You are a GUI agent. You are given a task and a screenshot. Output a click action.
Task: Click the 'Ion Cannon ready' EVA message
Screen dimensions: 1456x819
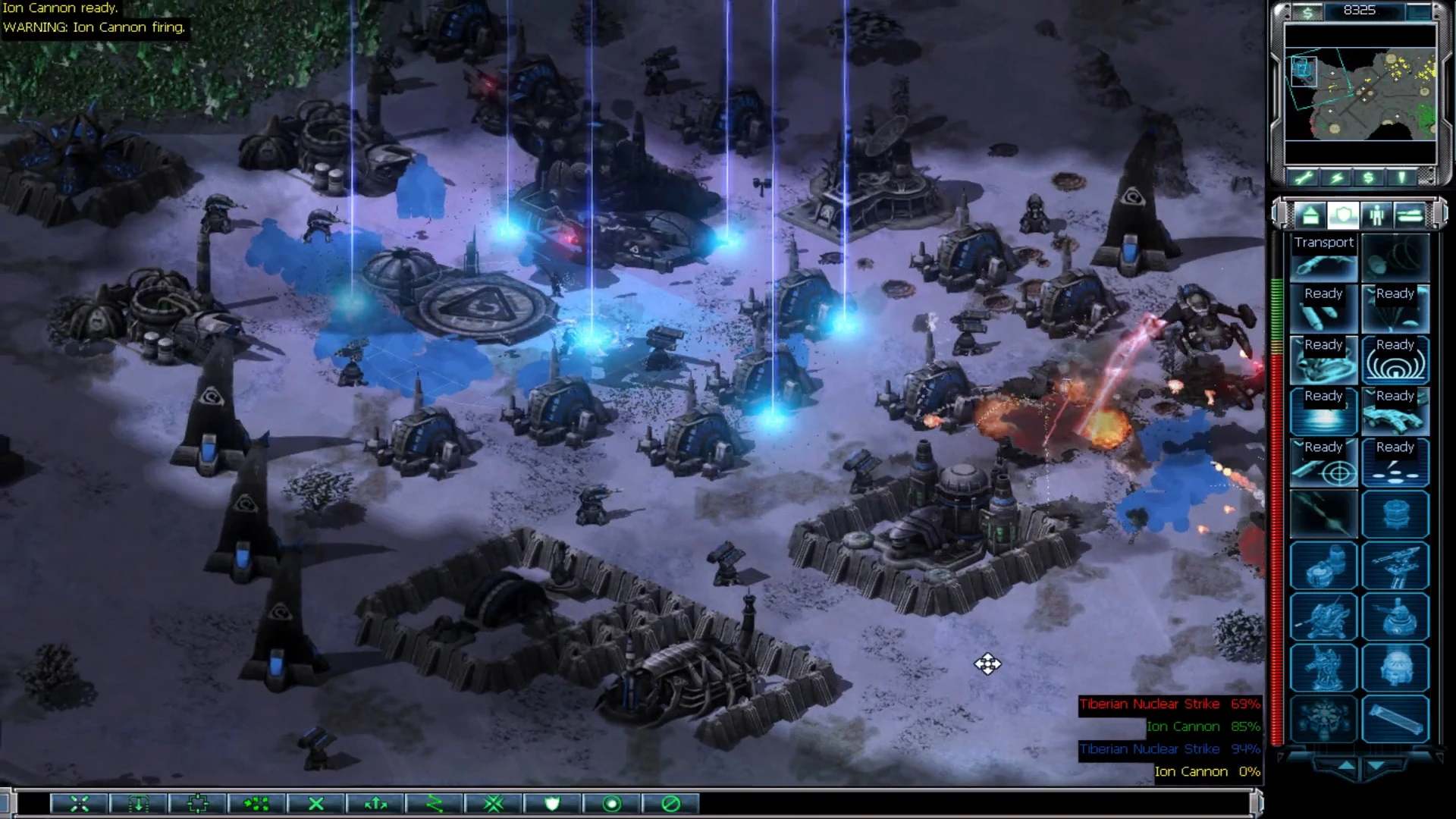(x=61, y=8)
